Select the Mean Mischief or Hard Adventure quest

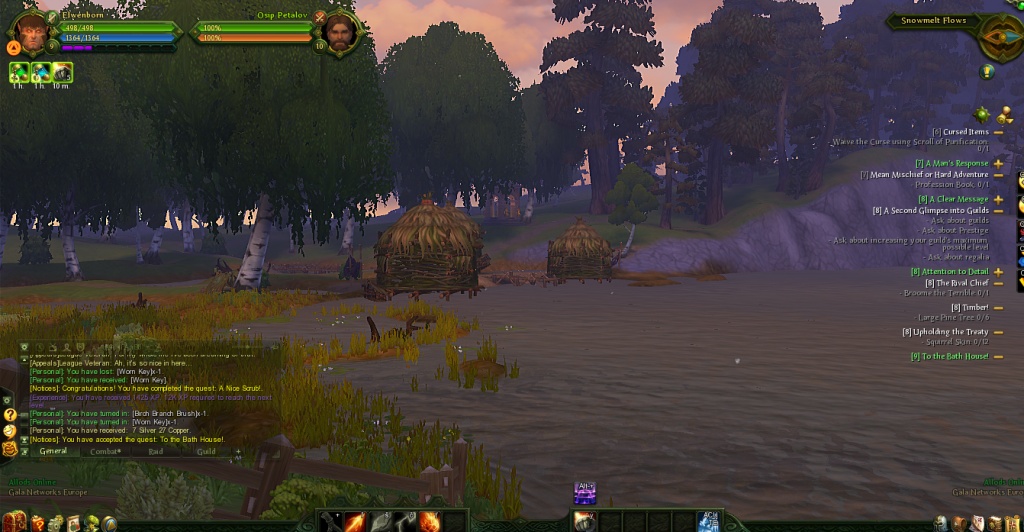pos(928,174)
